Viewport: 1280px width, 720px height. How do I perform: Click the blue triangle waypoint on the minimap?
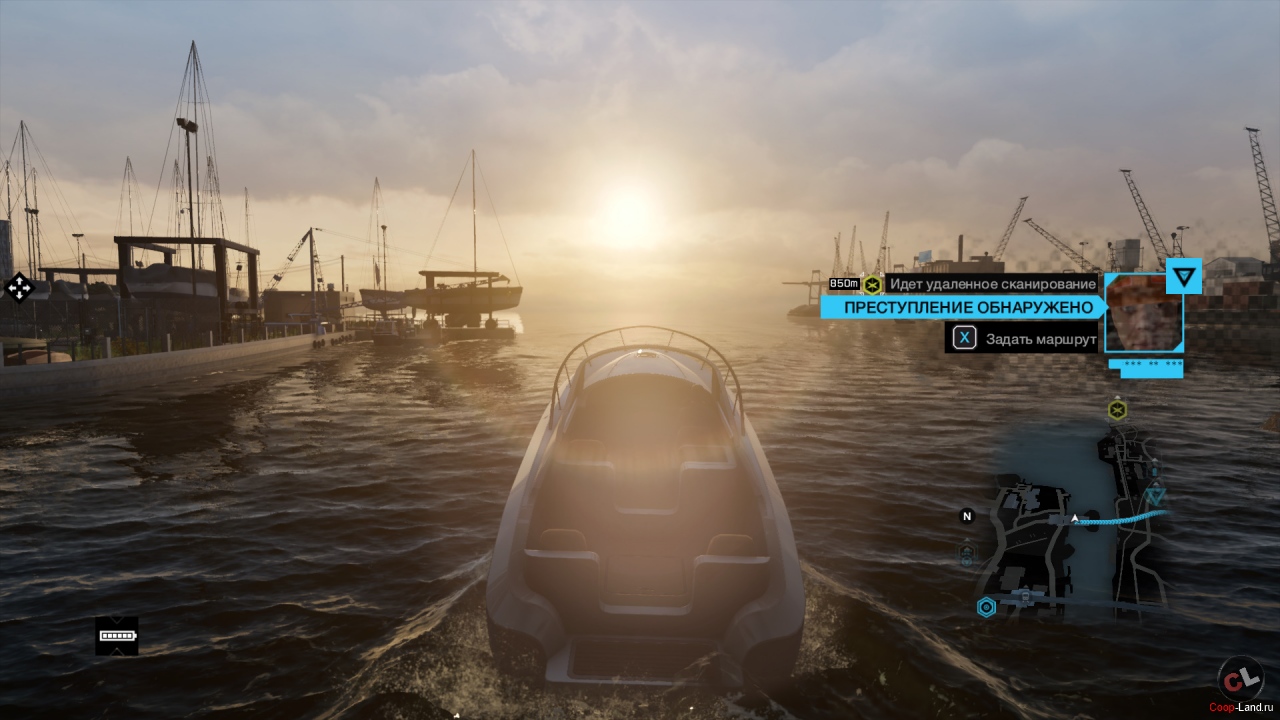pyautogui.click(x=1156, y=495)
